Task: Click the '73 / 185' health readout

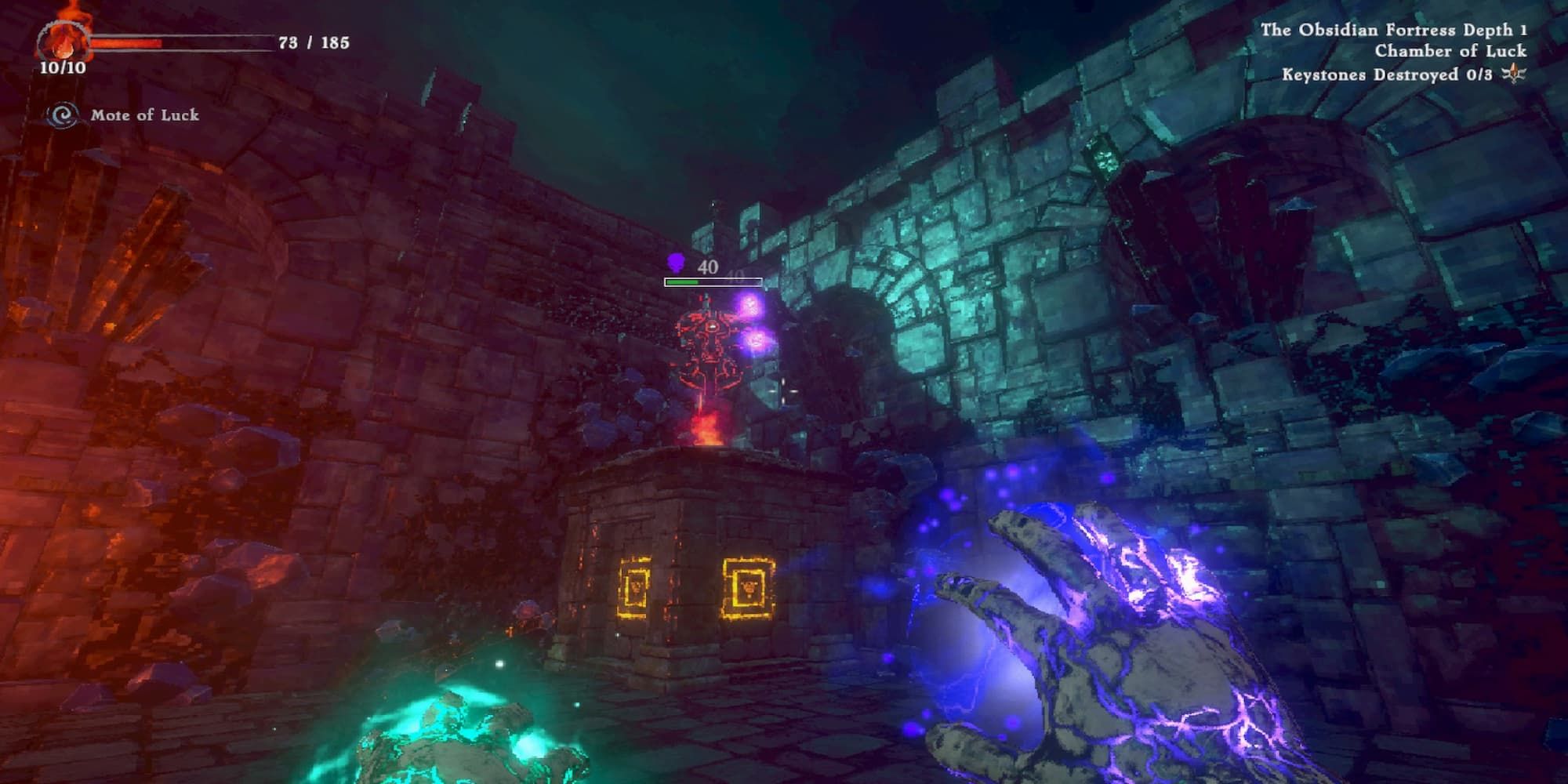Action: coord(312,41)
